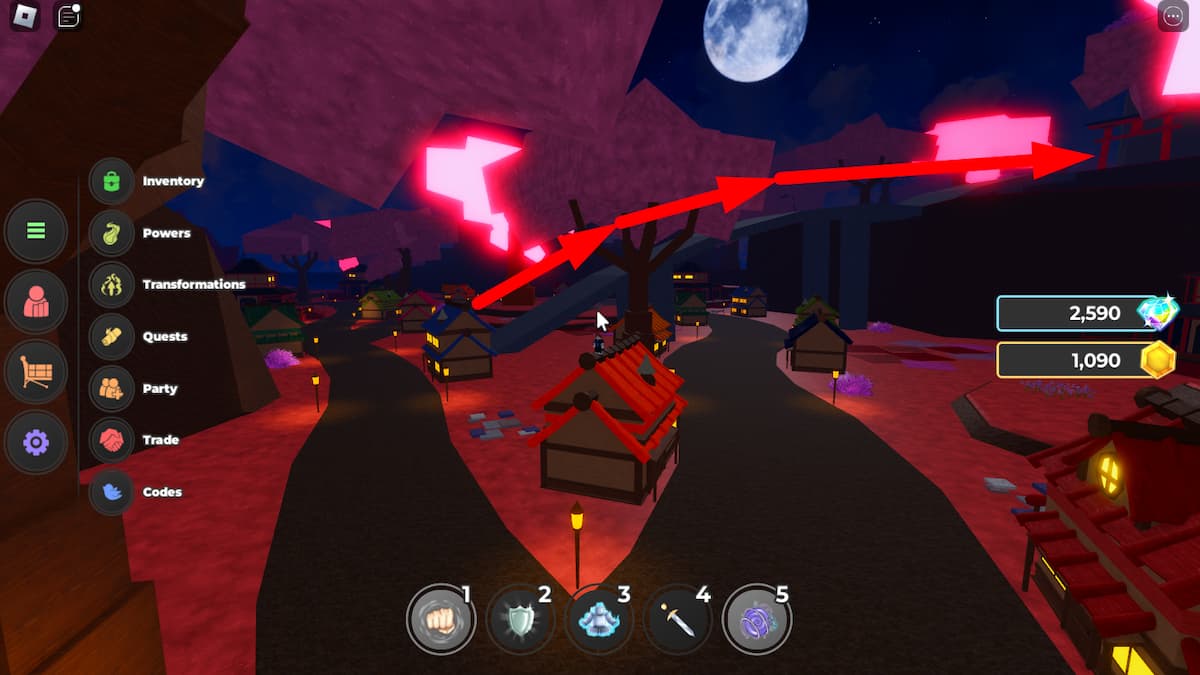Open the Transformations menu

tap(111, 285)
